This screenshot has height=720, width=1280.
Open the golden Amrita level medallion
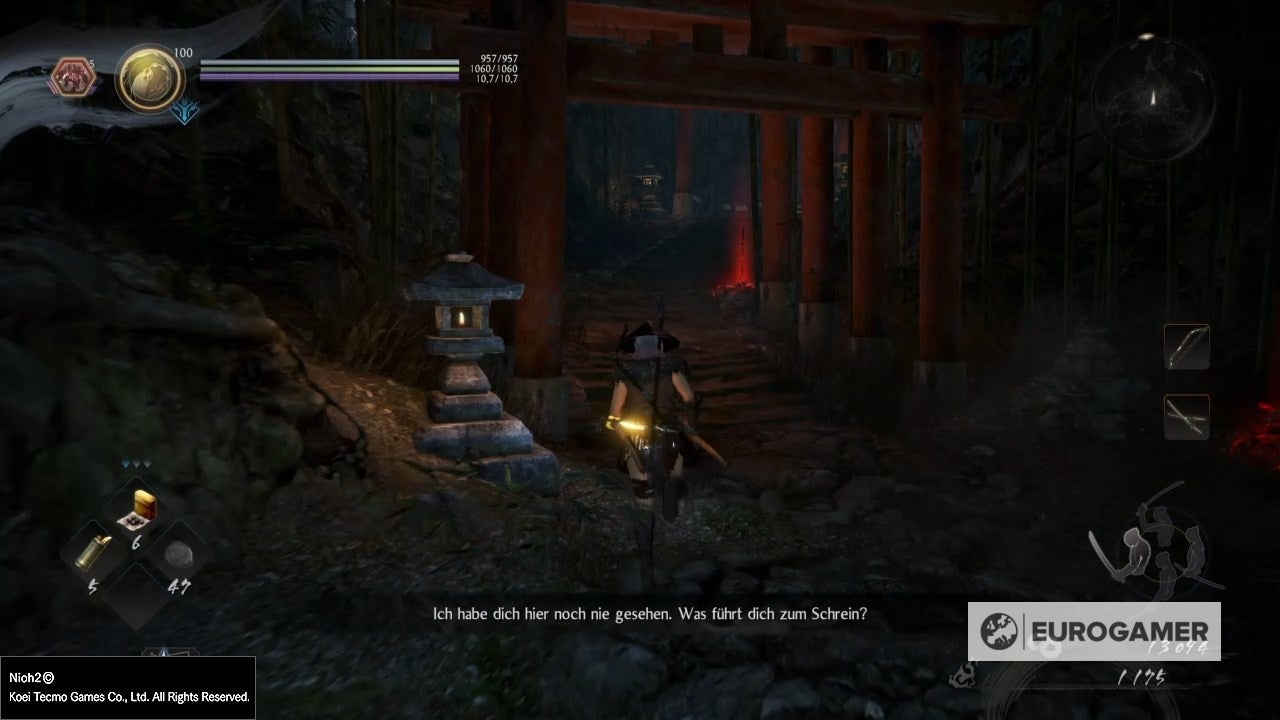click(147, 77)
